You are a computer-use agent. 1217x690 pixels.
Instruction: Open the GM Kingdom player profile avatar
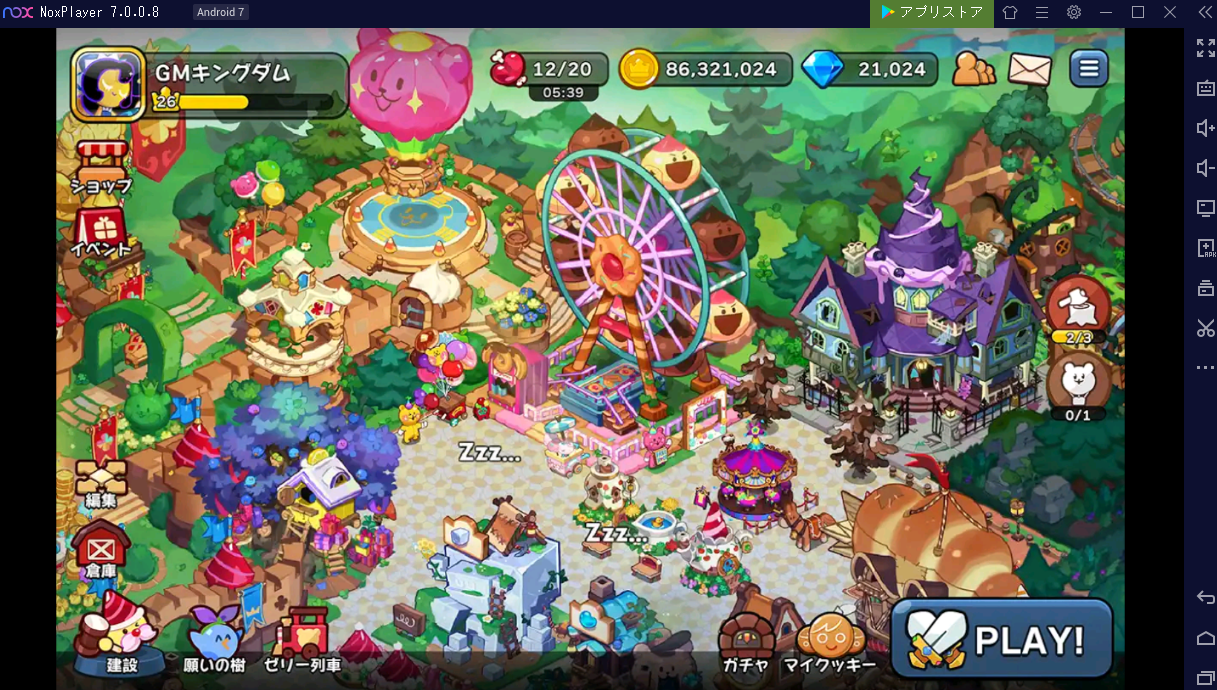pyautogui.click(x=108, y=84)
